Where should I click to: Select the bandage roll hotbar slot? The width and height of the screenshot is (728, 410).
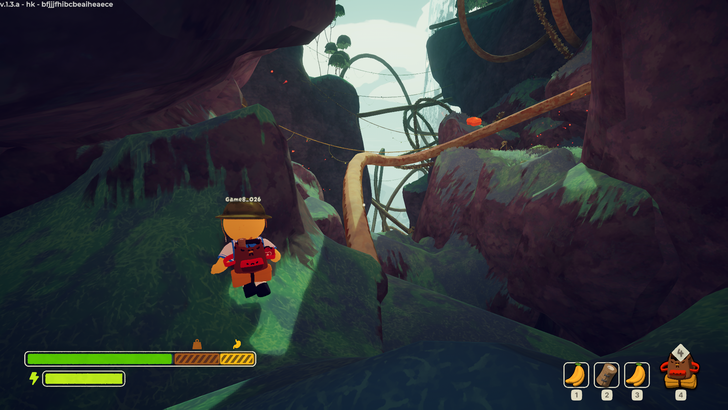tap(606, 374)
